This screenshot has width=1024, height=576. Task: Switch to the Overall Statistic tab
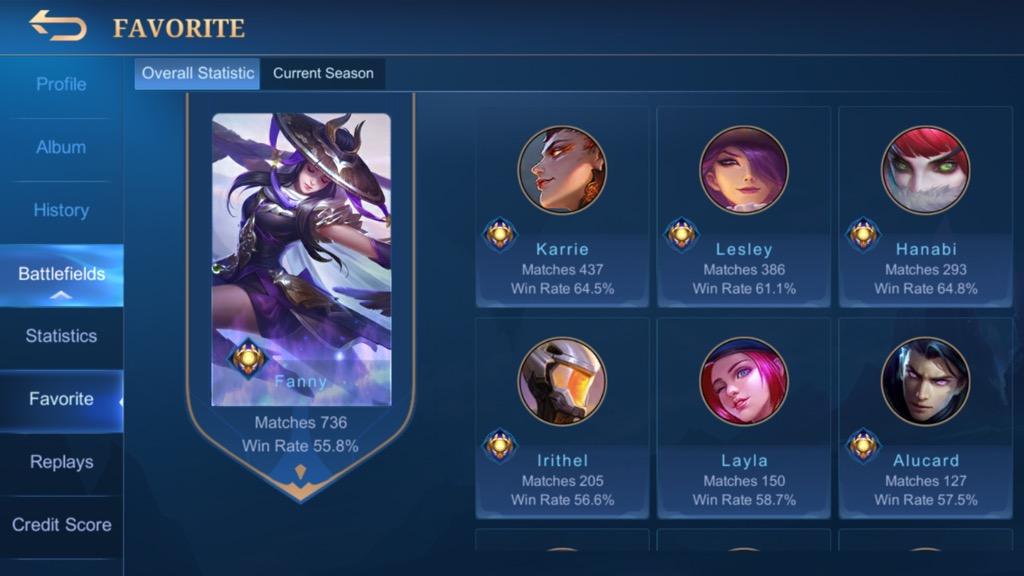point(197,73)
